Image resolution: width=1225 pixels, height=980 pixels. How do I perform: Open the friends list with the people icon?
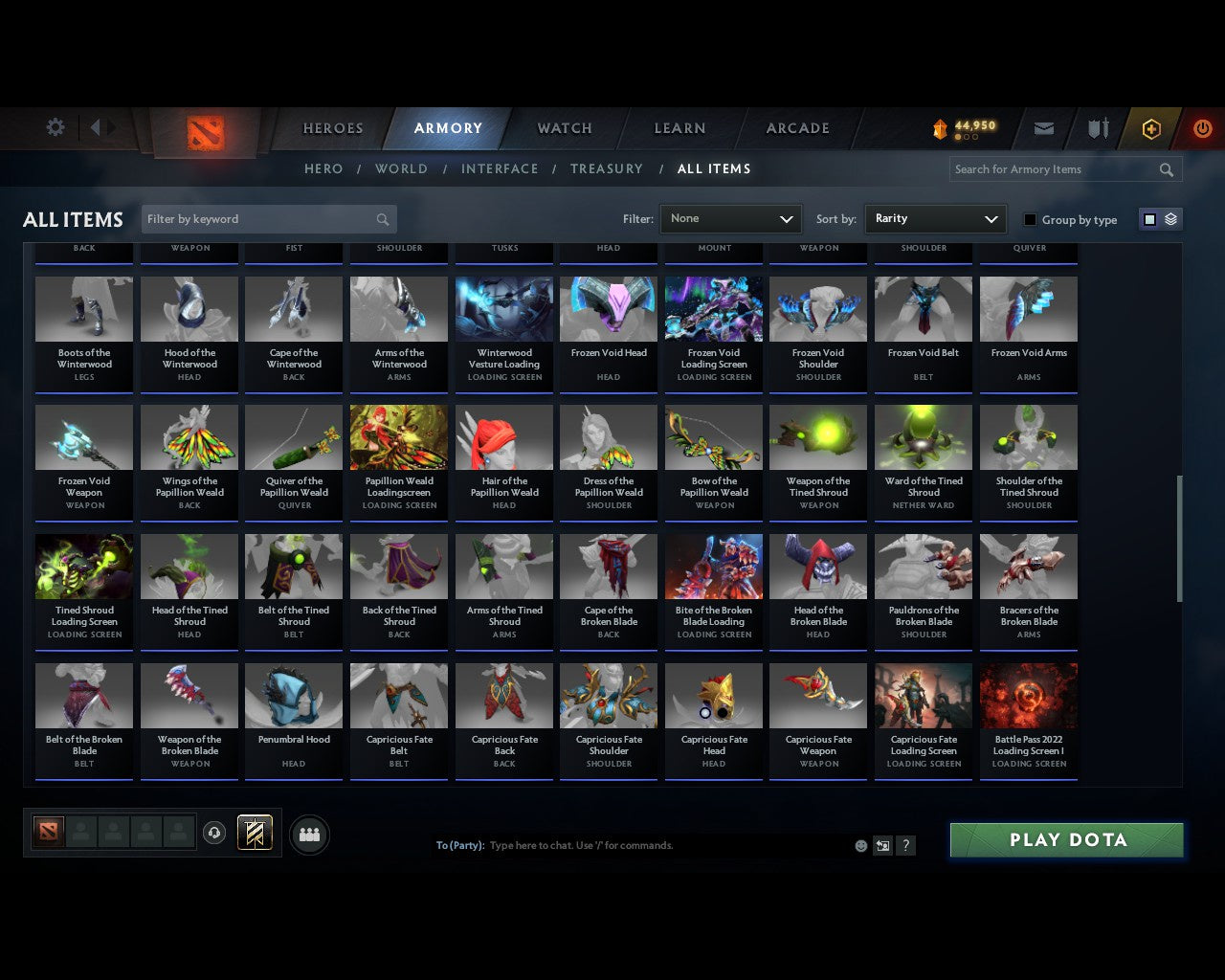pos(308,835)
